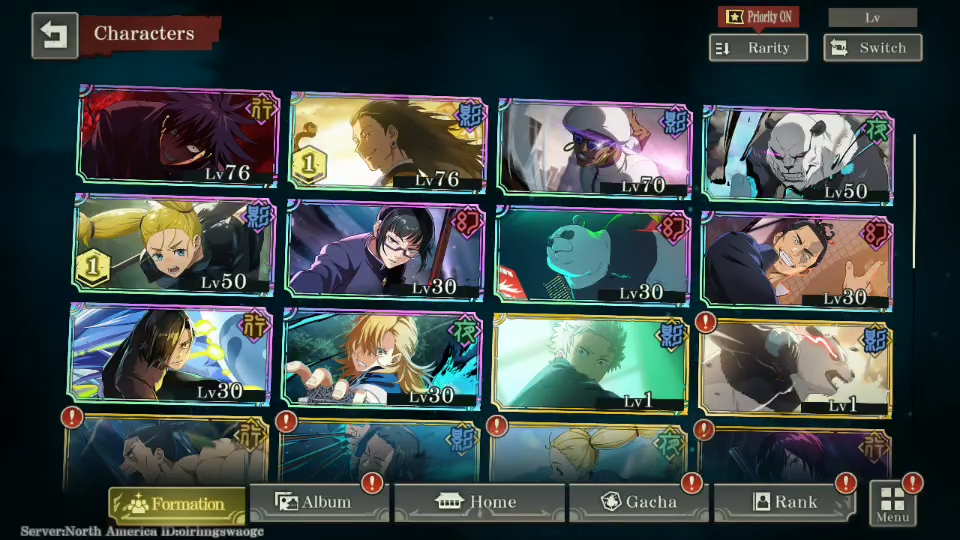This screenshot has height=540, width=960.
Task: Choose the Lv50 blonde pigtail girl card
Action: coord(174,246)
